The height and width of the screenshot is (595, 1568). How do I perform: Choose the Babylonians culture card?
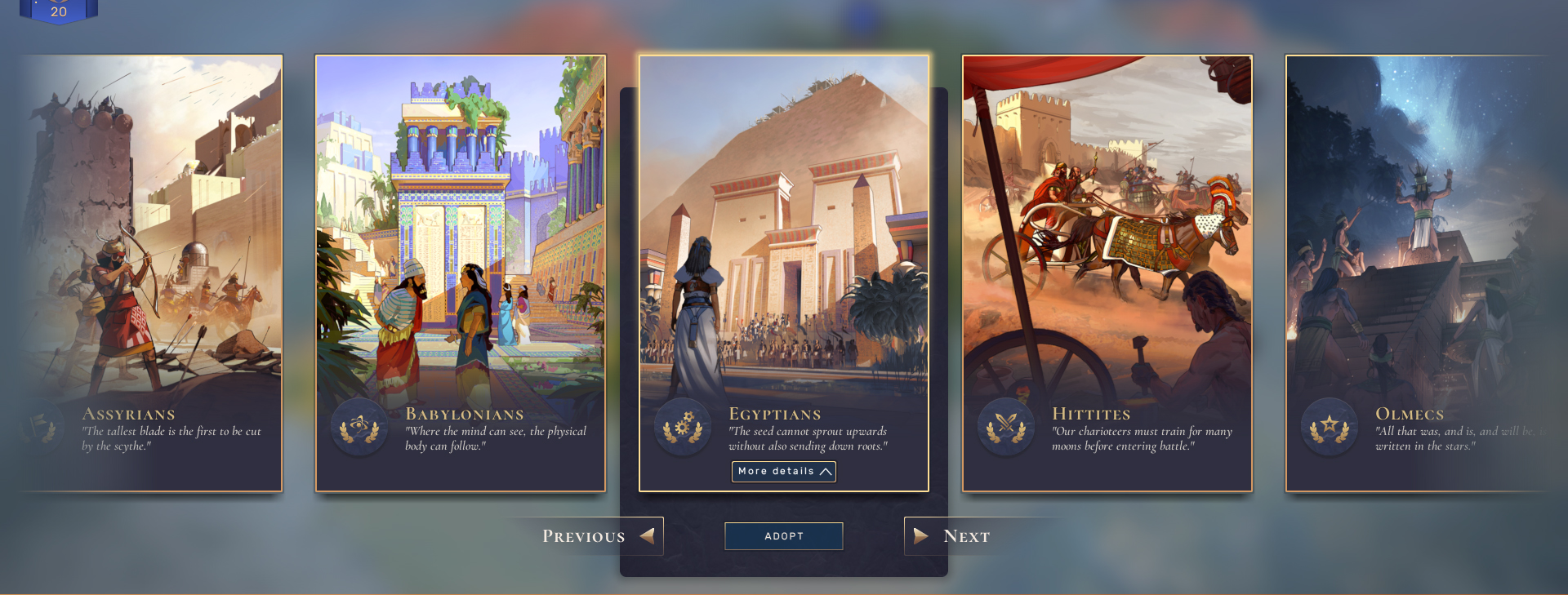pyautogui.click(x=461, y=245)
